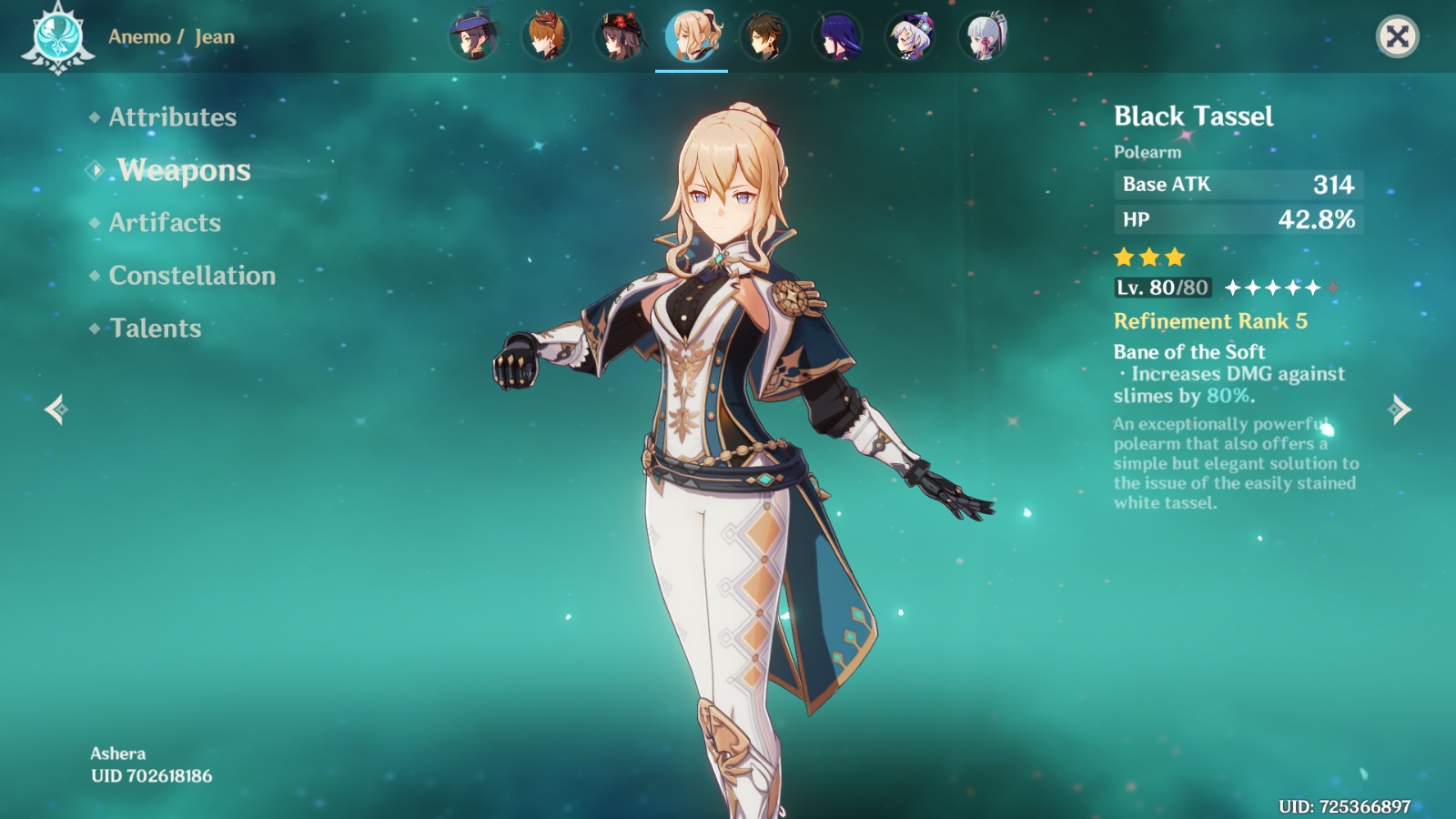The height and width of the screenshot is (819, 1456).
Task: Open the Attributes section
Action: point(172,117)
